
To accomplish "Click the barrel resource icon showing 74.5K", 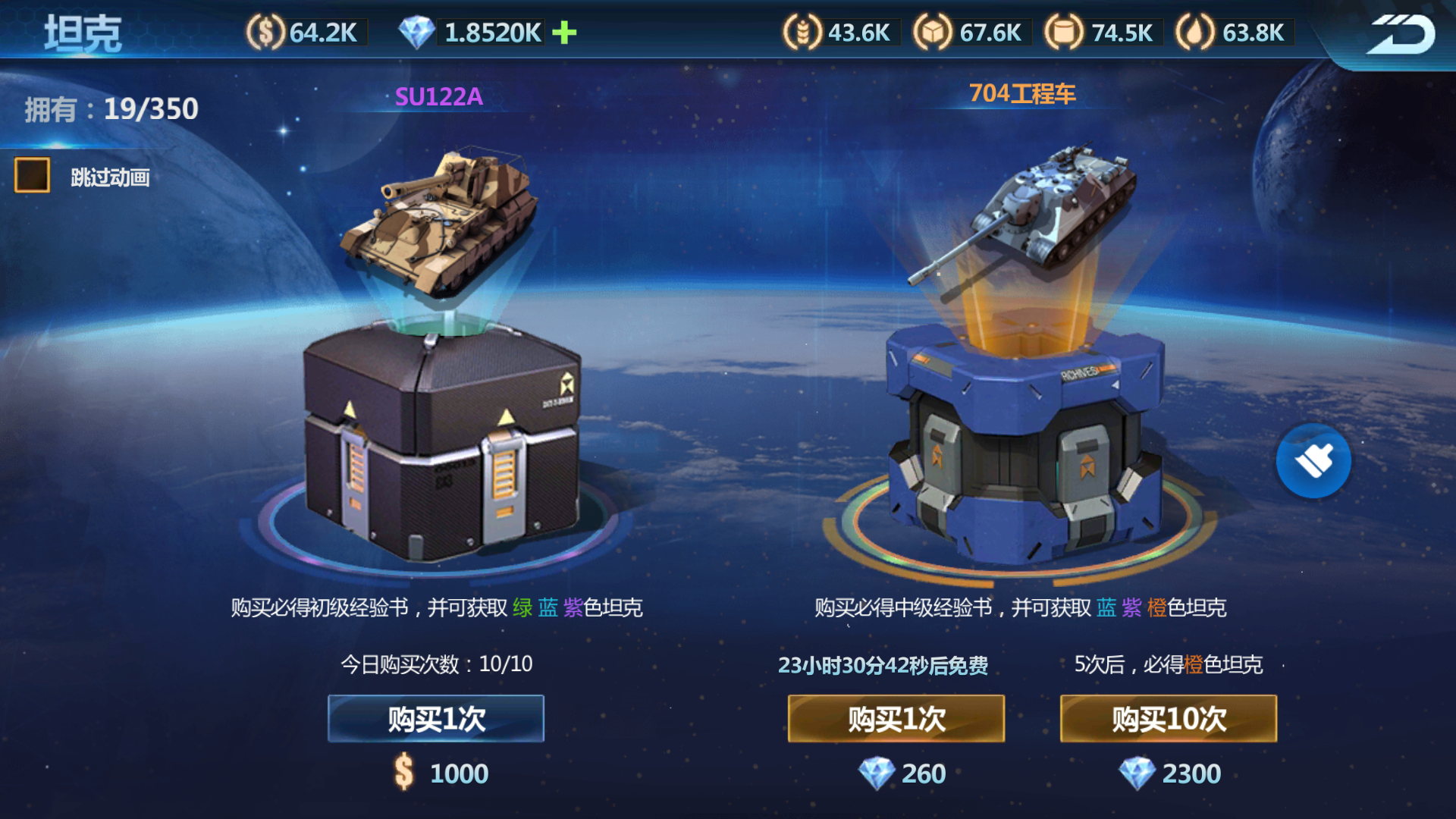I will pyautogui.click(x=1065, y=32).
